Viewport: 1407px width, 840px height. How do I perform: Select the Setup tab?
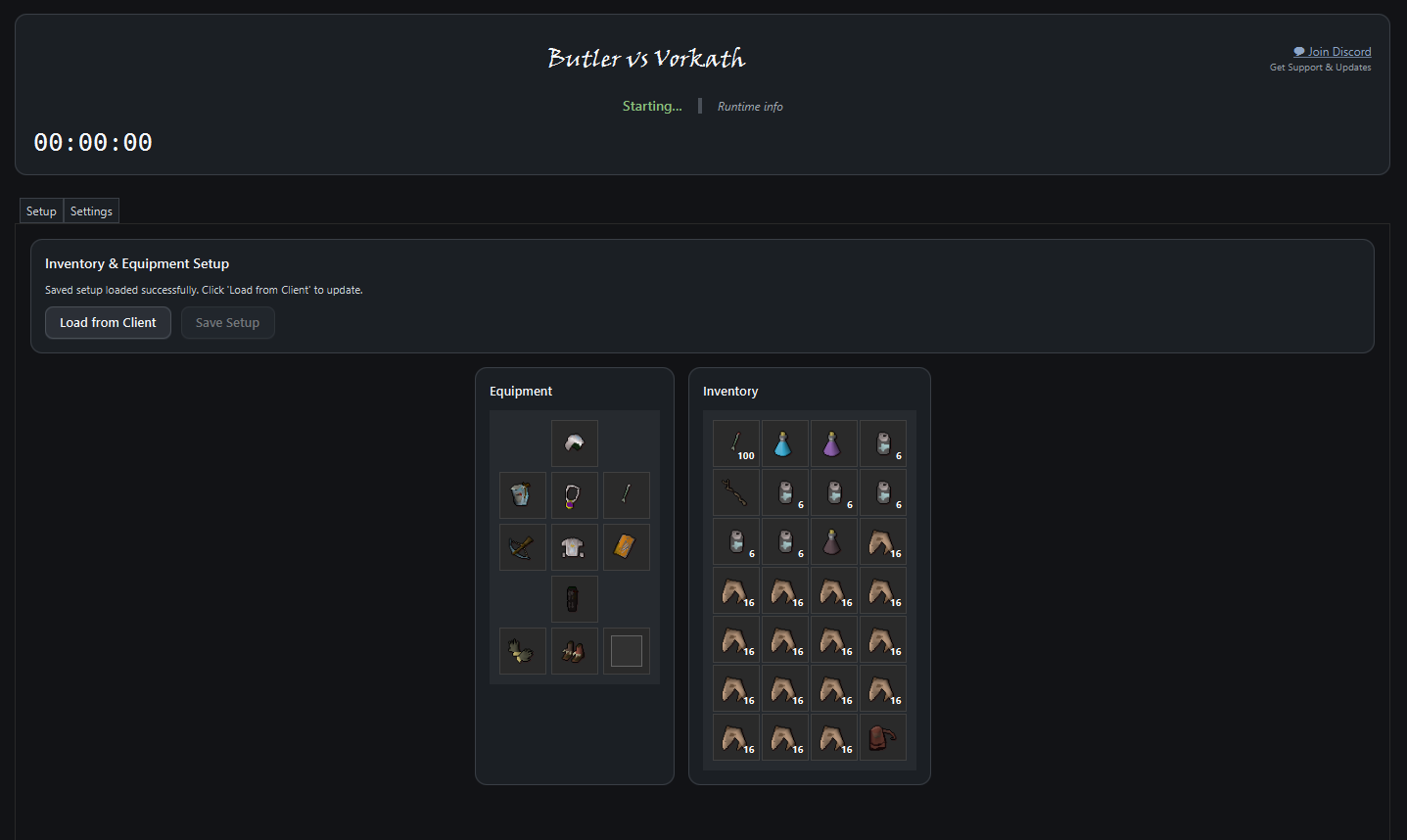(x=40, y=210)
